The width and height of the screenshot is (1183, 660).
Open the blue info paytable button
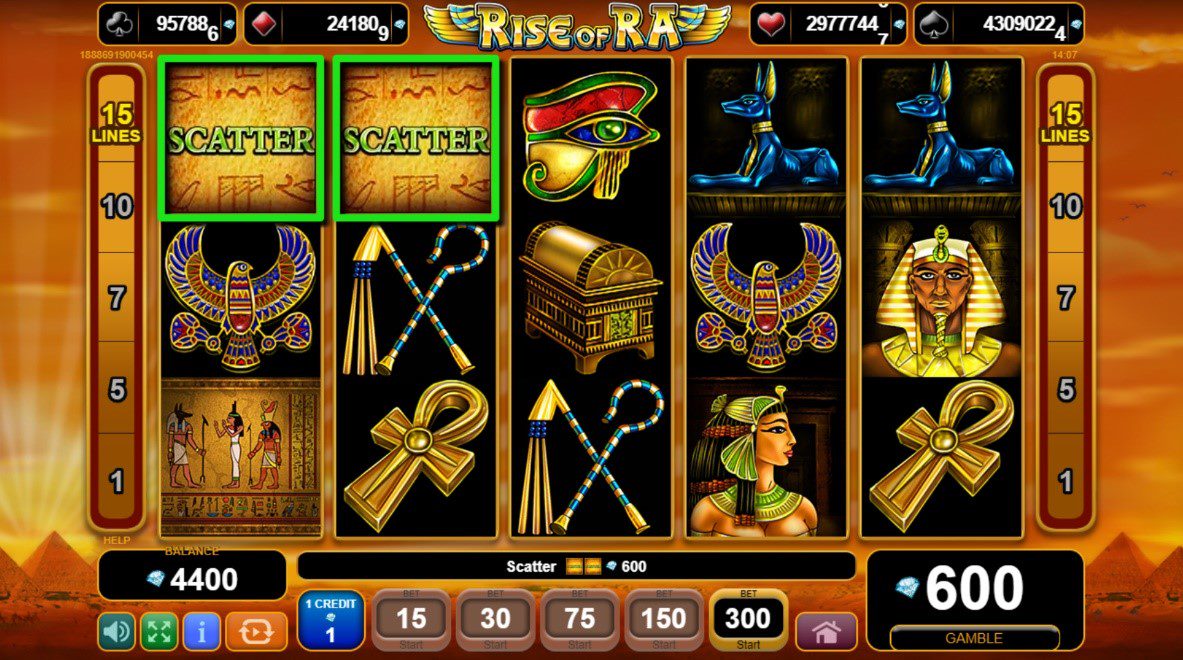201,631
